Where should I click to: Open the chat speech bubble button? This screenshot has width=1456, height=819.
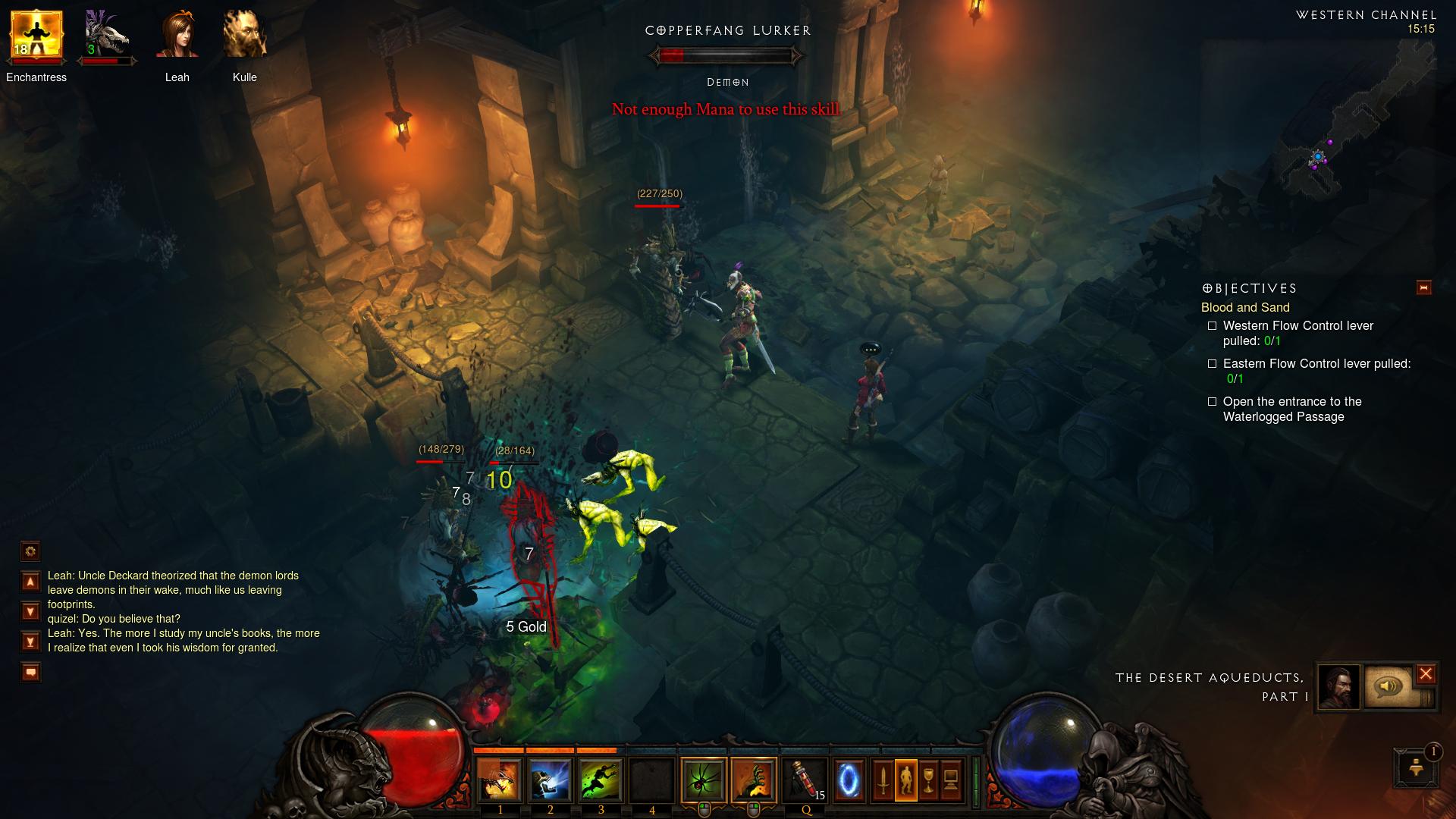30,672
